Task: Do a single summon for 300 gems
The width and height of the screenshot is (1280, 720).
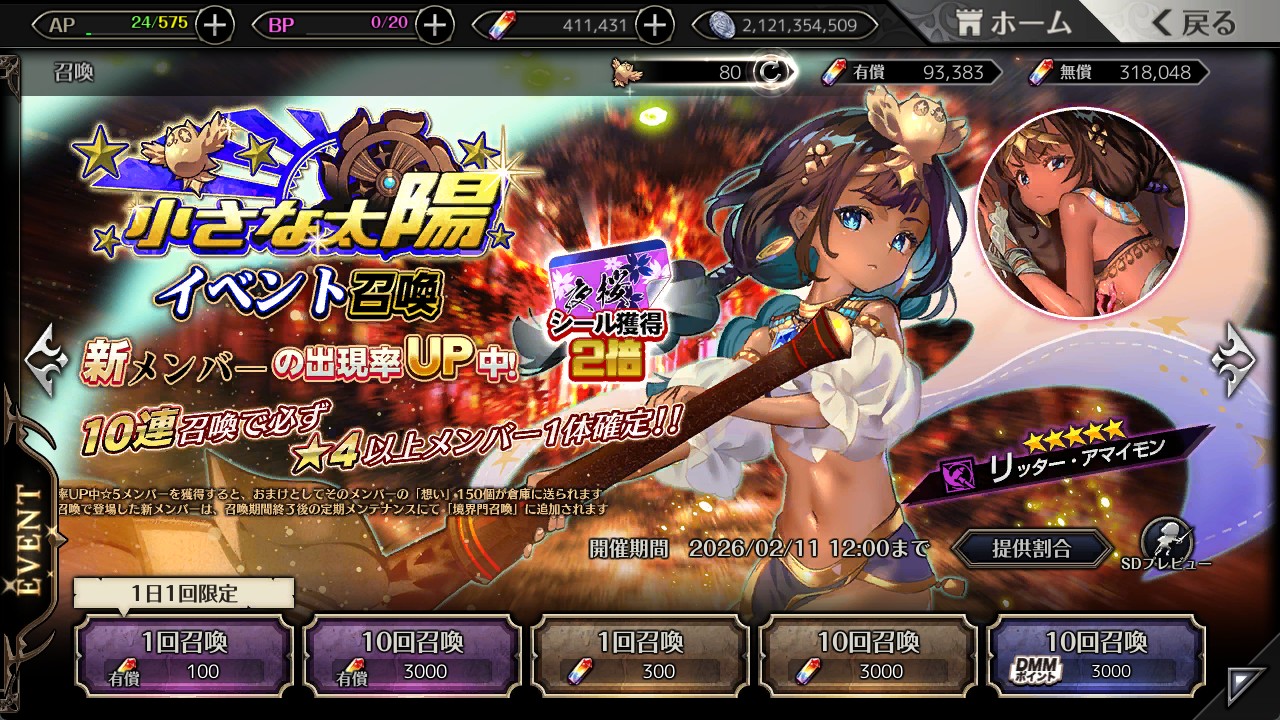Action: tap(640, 655)
